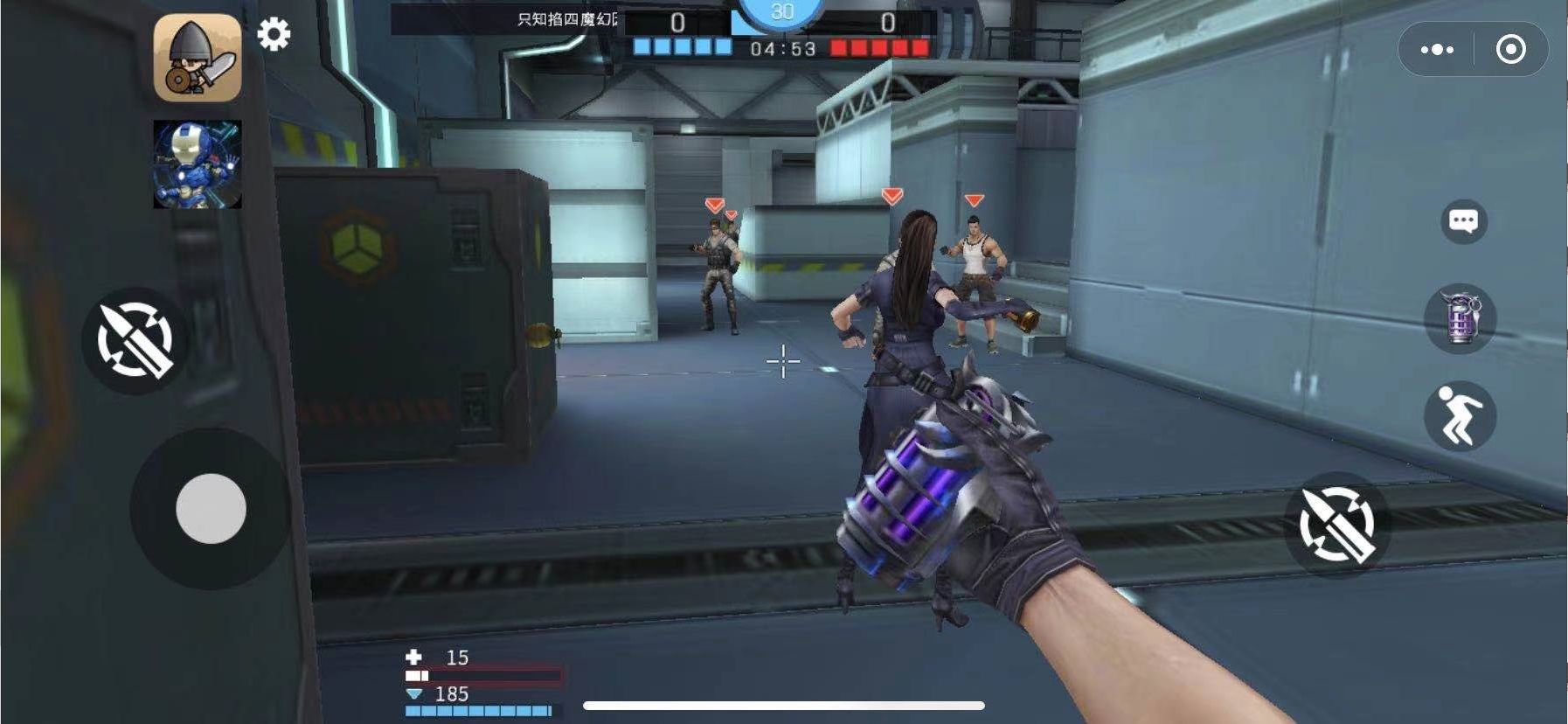Screen dimensions: 1568x724
Task: Tap the knight avatar icon
Action: click(198, 58)
